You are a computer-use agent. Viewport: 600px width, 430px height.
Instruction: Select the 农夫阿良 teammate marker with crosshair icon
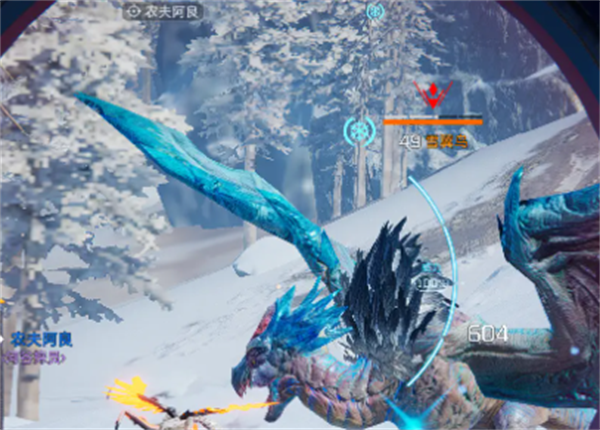164,12
